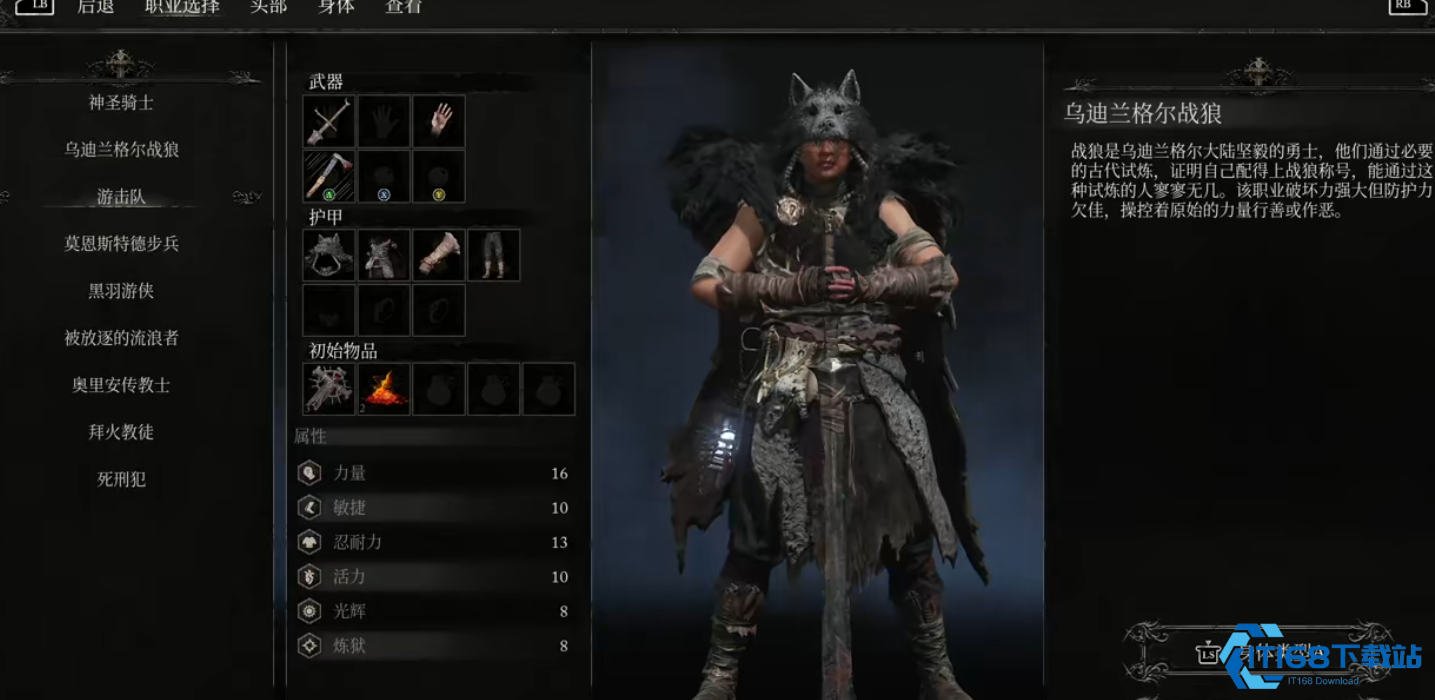This screenshot has width=1435, height=700.
Task: Inspect the wrapped gauntlets armor slot
Action: (x=439, y=255)
